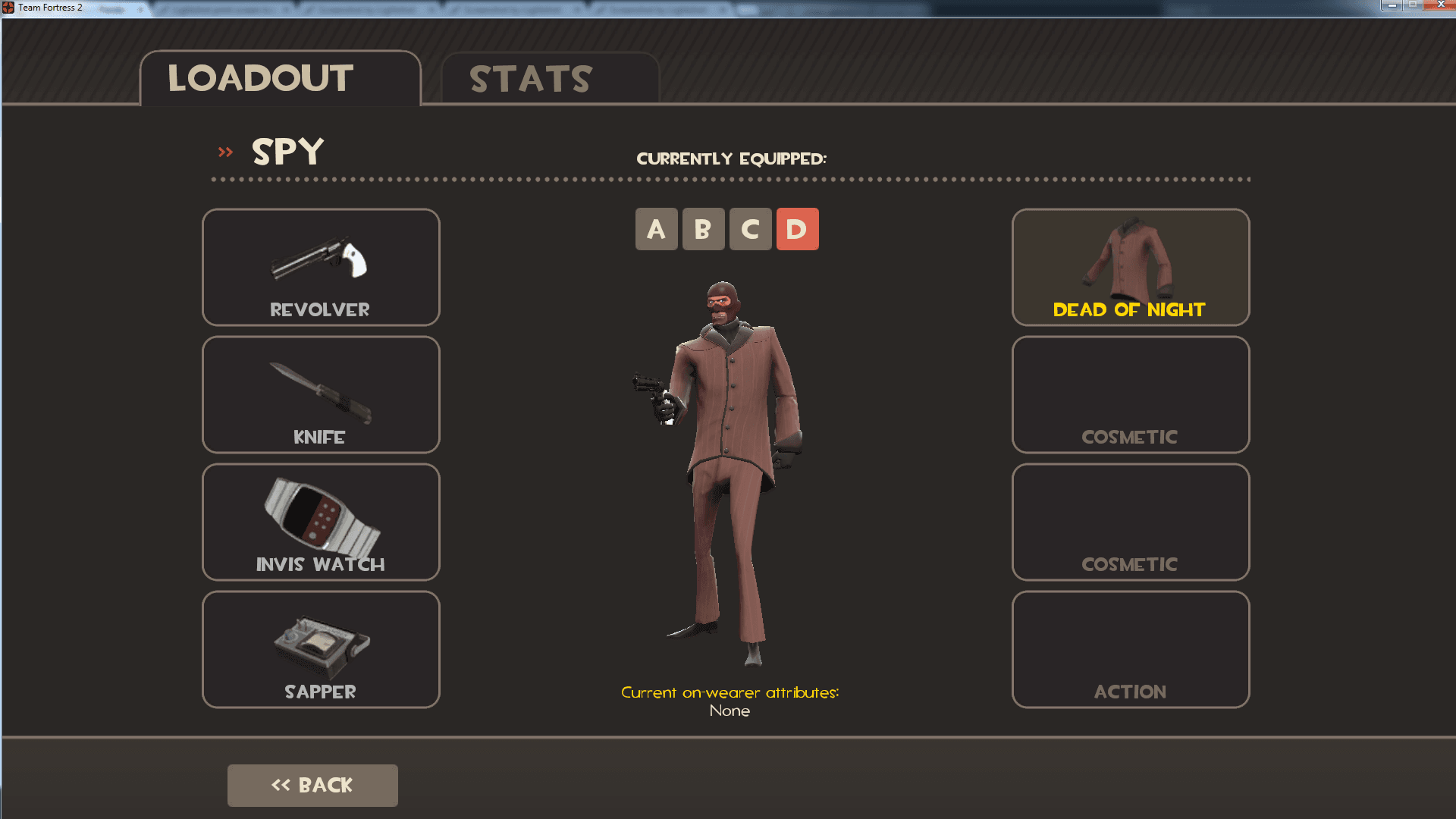Switch to the STATS tab

point(529,78)
